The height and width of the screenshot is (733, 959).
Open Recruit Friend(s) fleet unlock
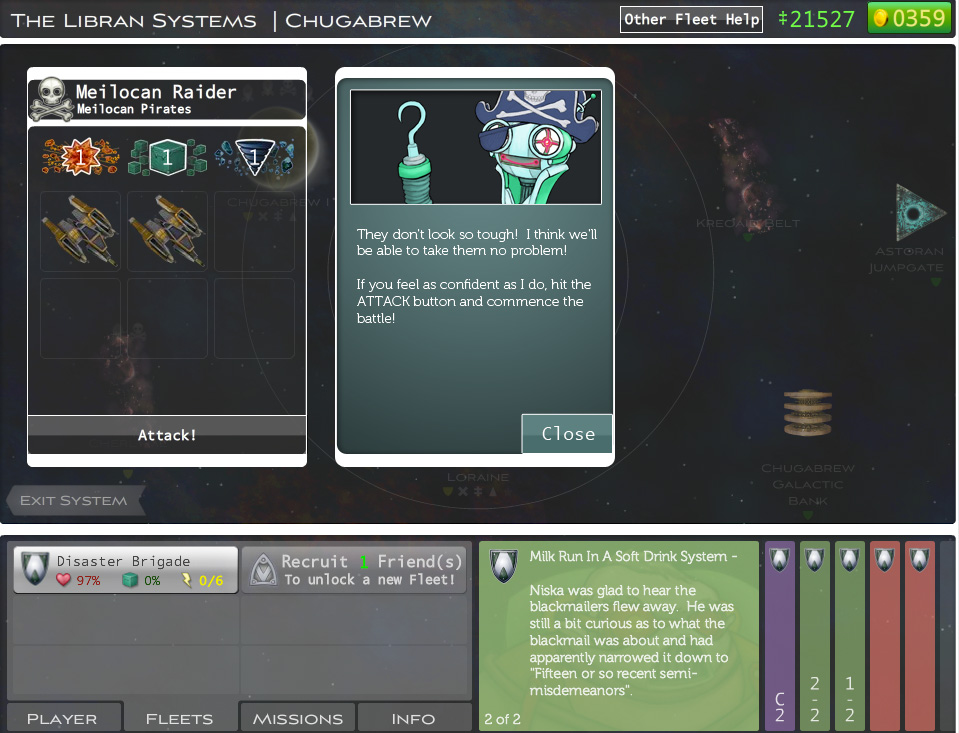pos(354,570)
